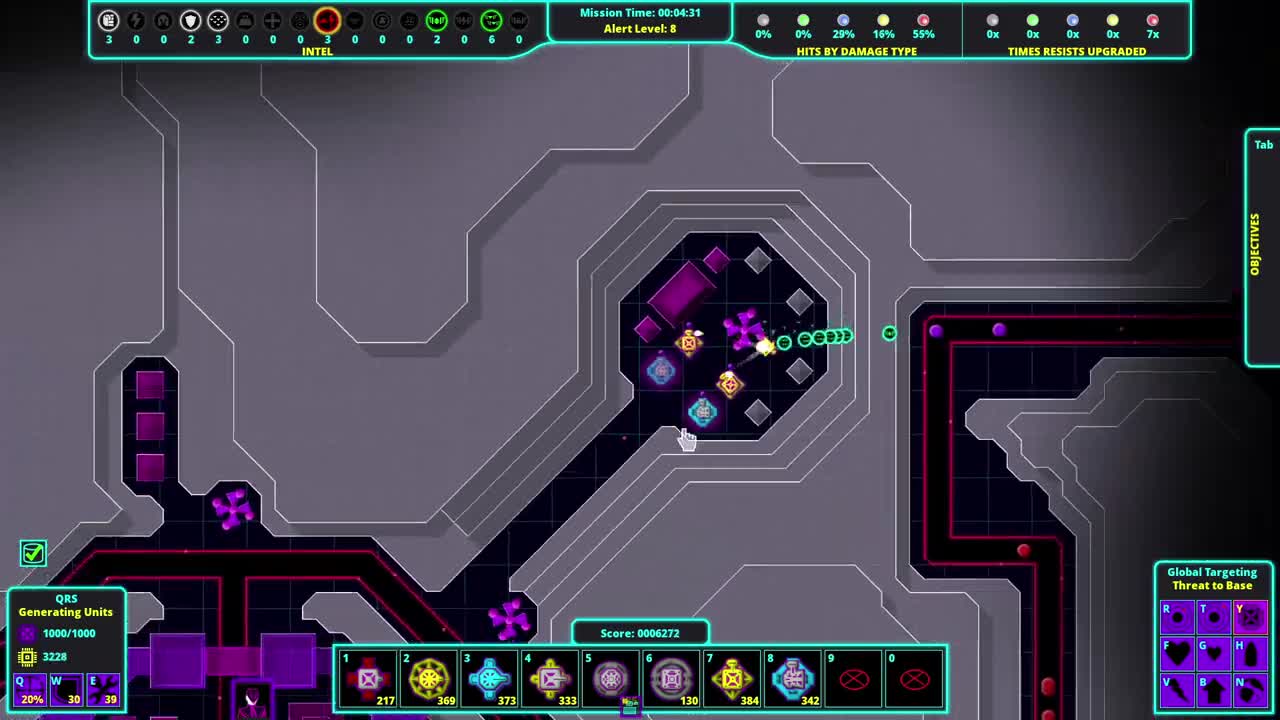This screenshot has height=720, width=1280.
Task: Select the blue turret in hotbar slot 3
Action: [x=490, y=678]
